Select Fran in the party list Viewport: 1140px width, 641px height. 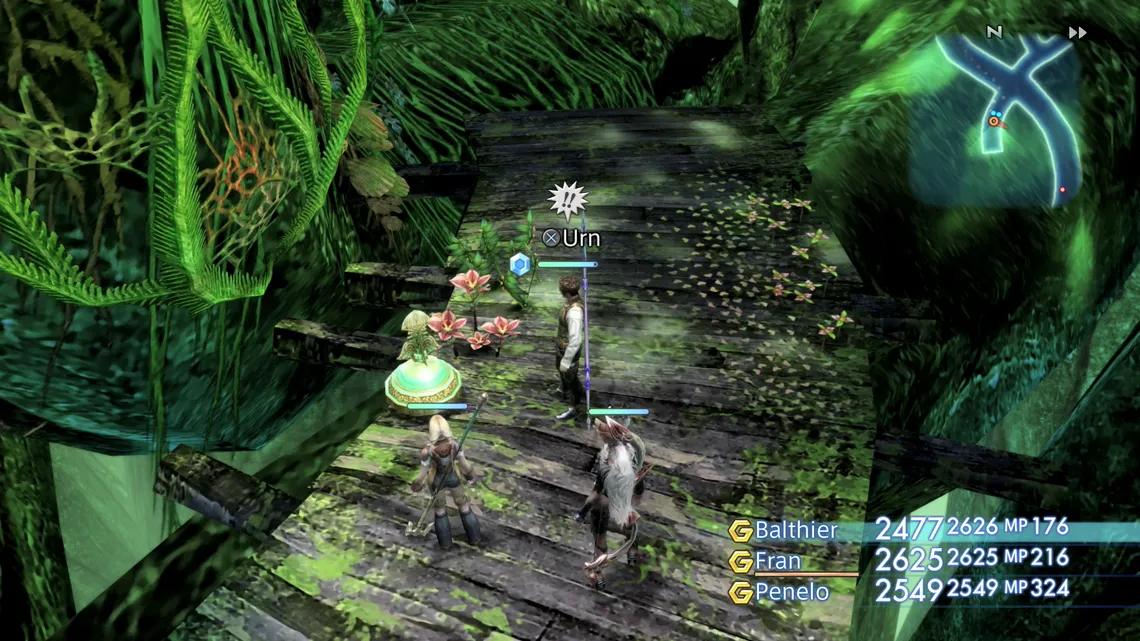(x=778, y=562)
